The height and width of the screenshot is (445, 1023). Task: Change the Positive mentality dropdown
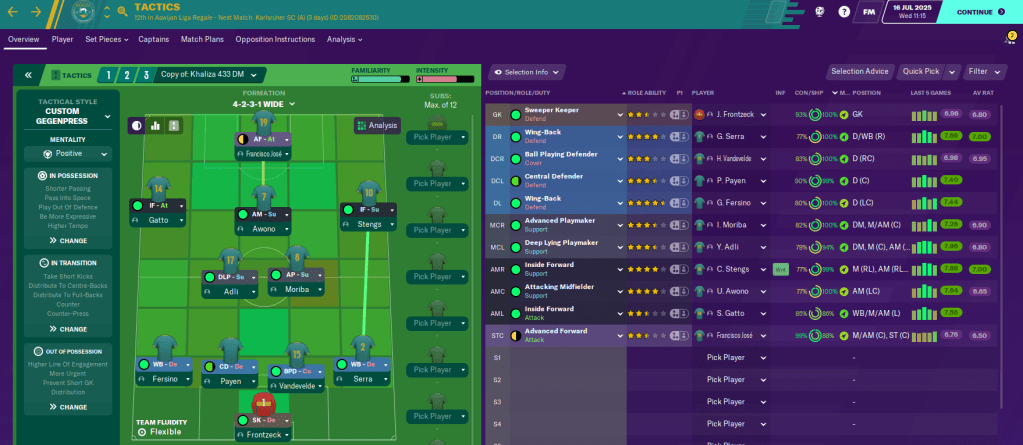pos(75,154)
